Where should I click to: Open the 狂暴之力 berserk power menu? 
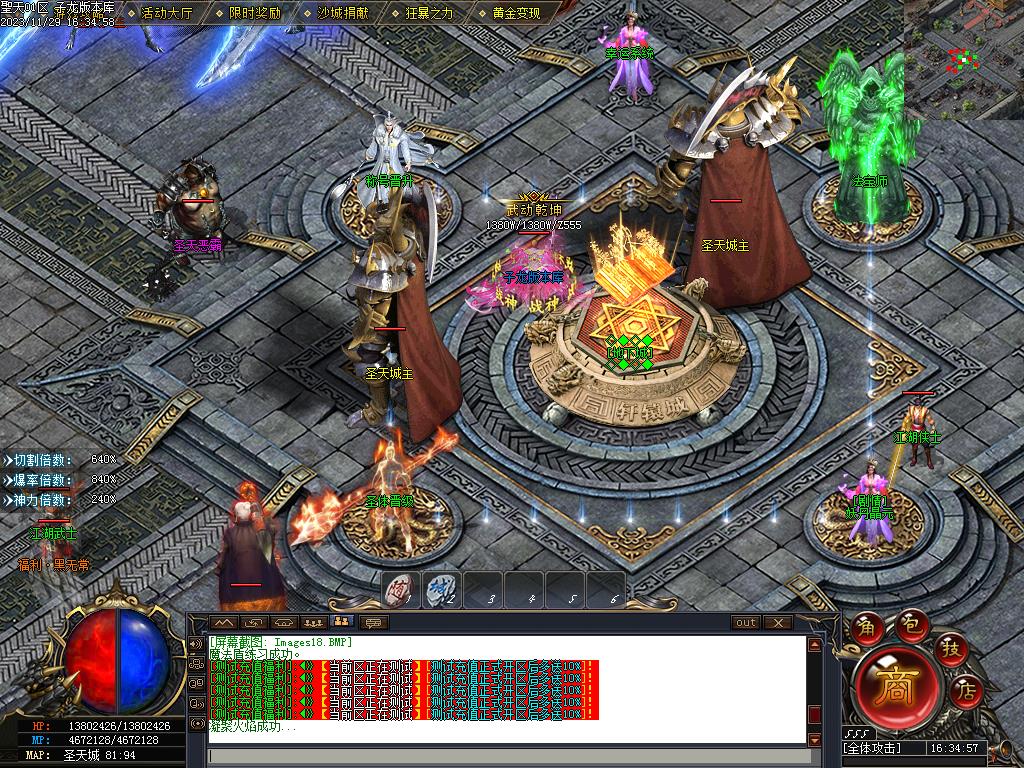tap(429, 13)
